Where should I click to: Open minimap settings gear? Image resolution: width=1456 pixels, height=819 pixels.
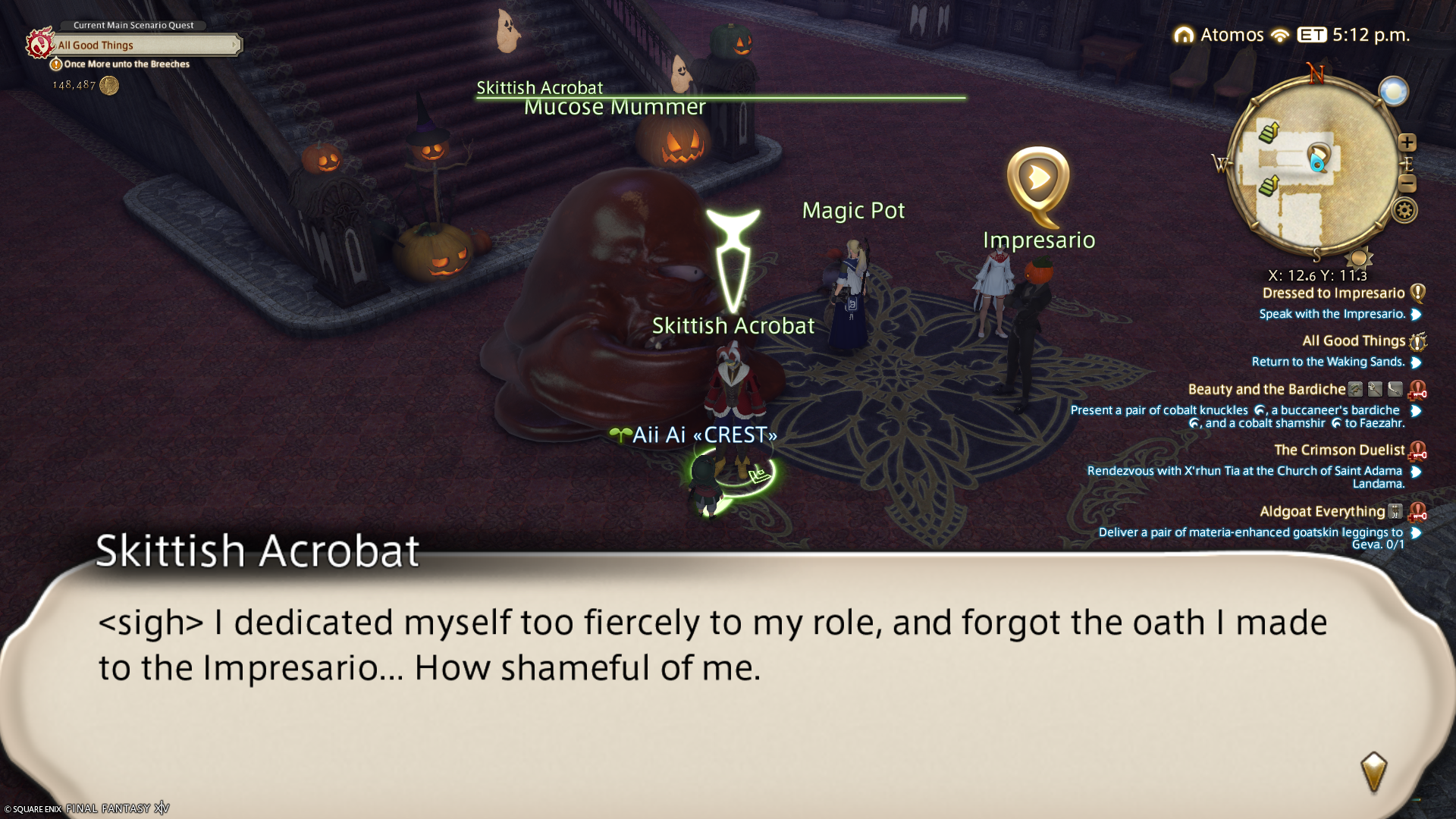1404,211
